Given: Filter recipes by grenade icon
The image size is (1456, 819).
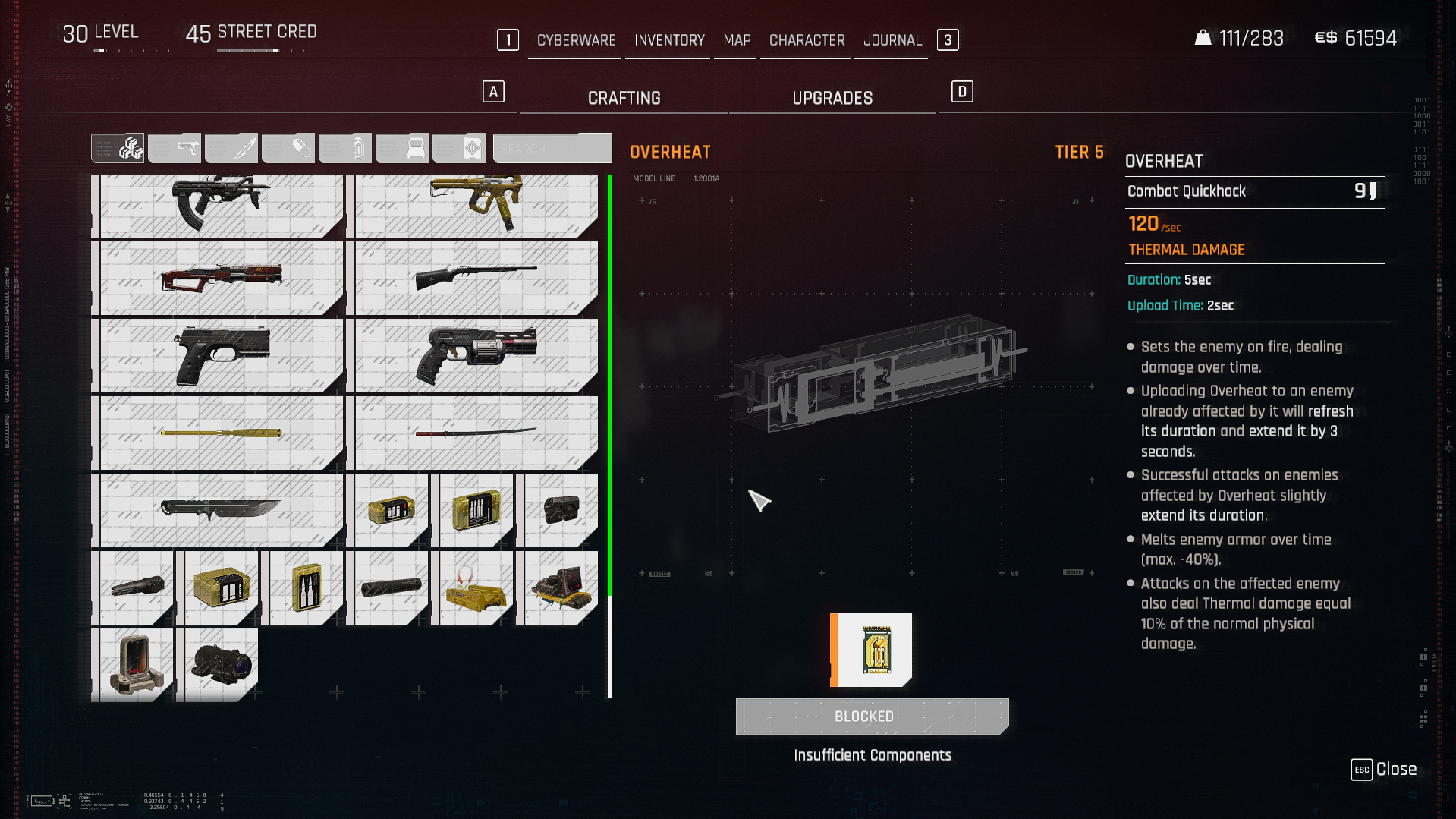Looking at the screenshot, I should tap(346, 148).
